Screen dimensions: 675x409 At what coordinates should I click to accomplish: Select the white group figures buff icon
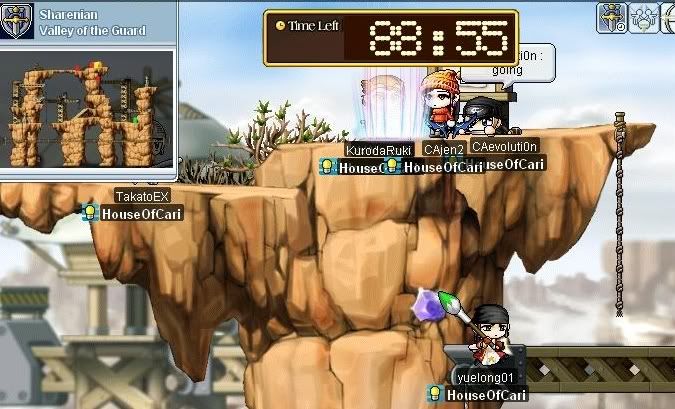(x=641, y=17)
